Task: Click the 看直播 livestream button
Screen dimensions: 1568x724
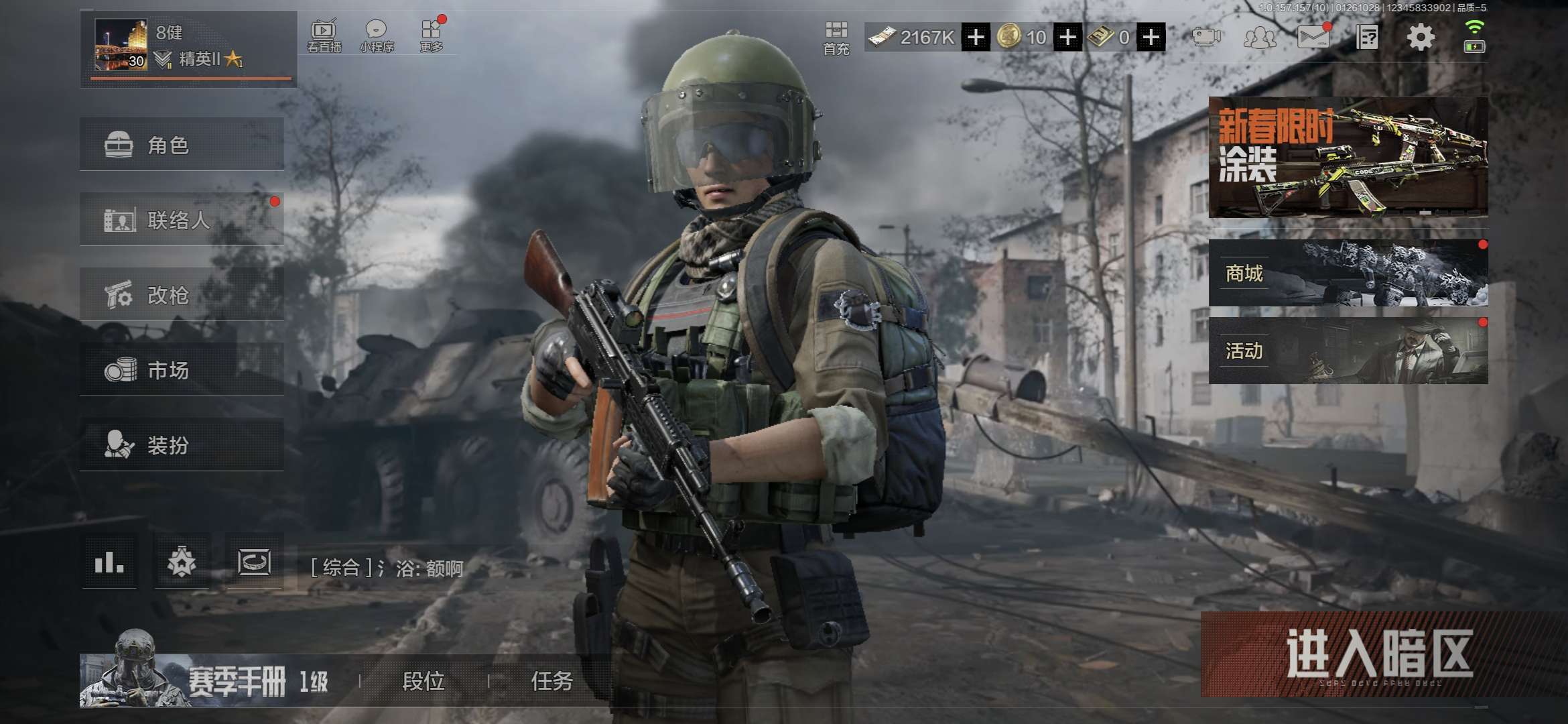Action: click(324, 36)
